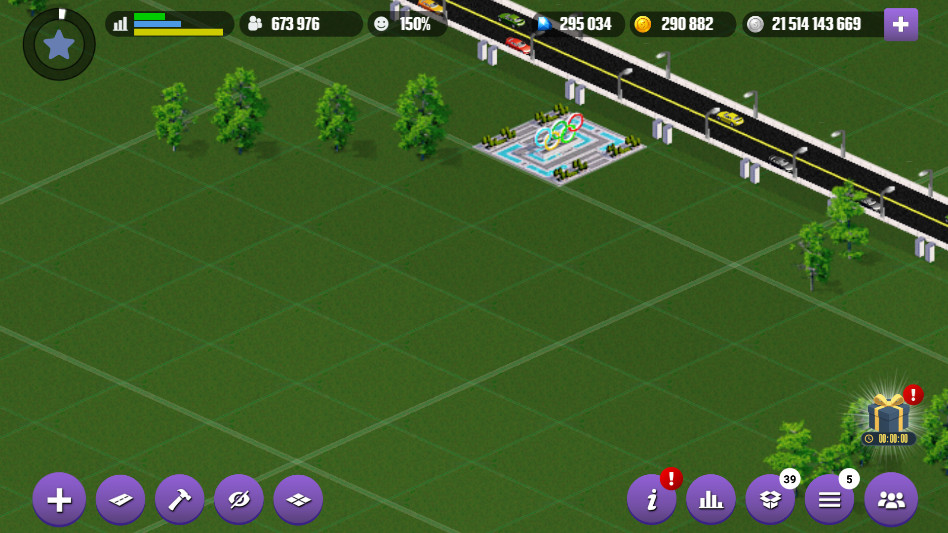Open the layers button in bottom-left toolbar
The height and width of the screenshot is (533, 948).
pos(298,498)
